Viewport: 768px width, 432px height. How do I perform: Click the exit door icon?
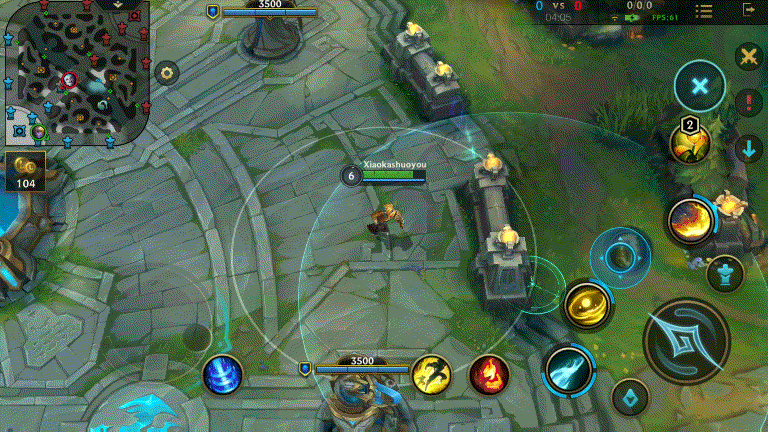[x=749, y=10]
